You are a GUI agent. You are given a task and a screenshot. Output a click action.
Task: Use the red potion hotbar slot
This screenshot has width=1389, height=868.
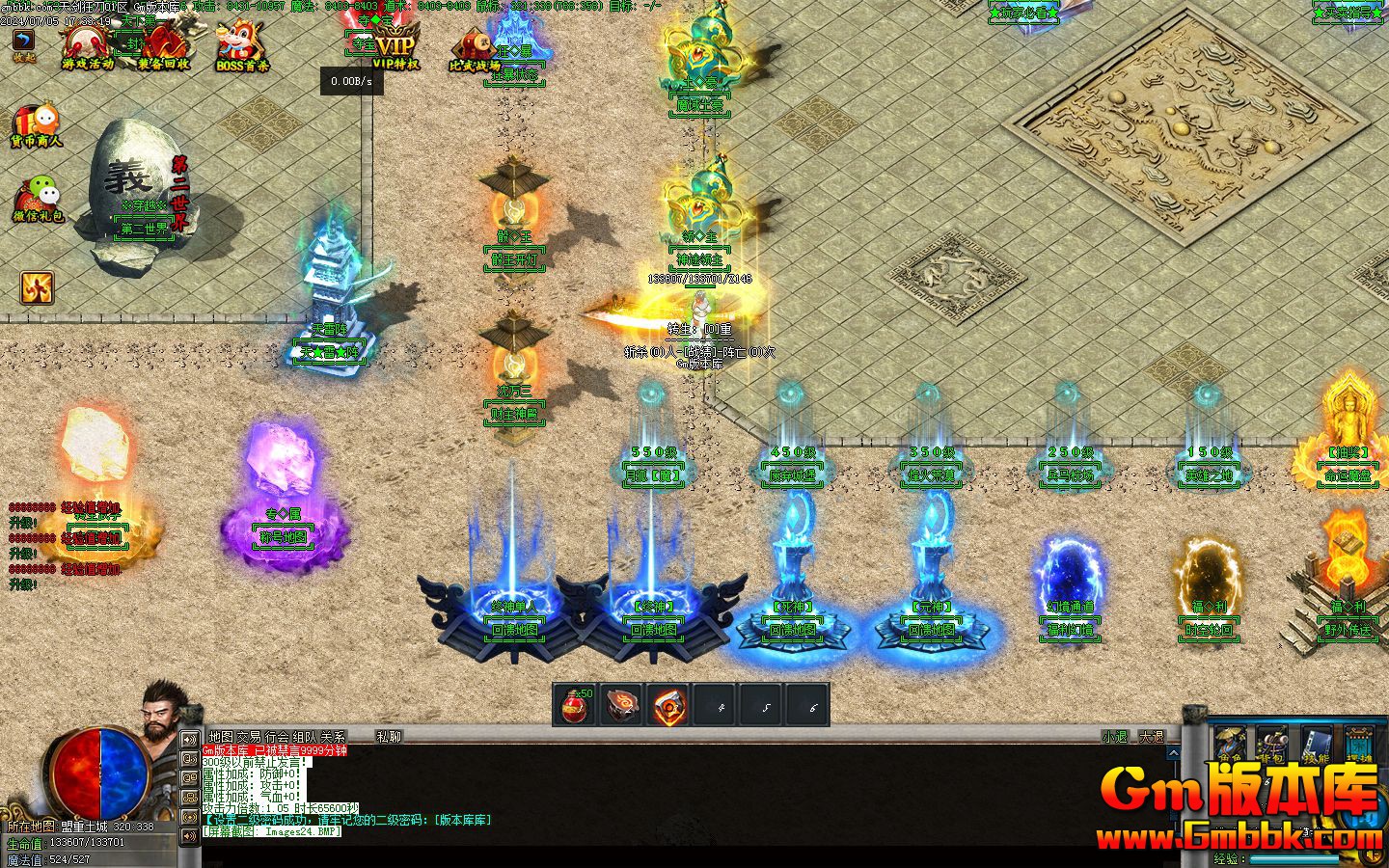pos(577,706)
